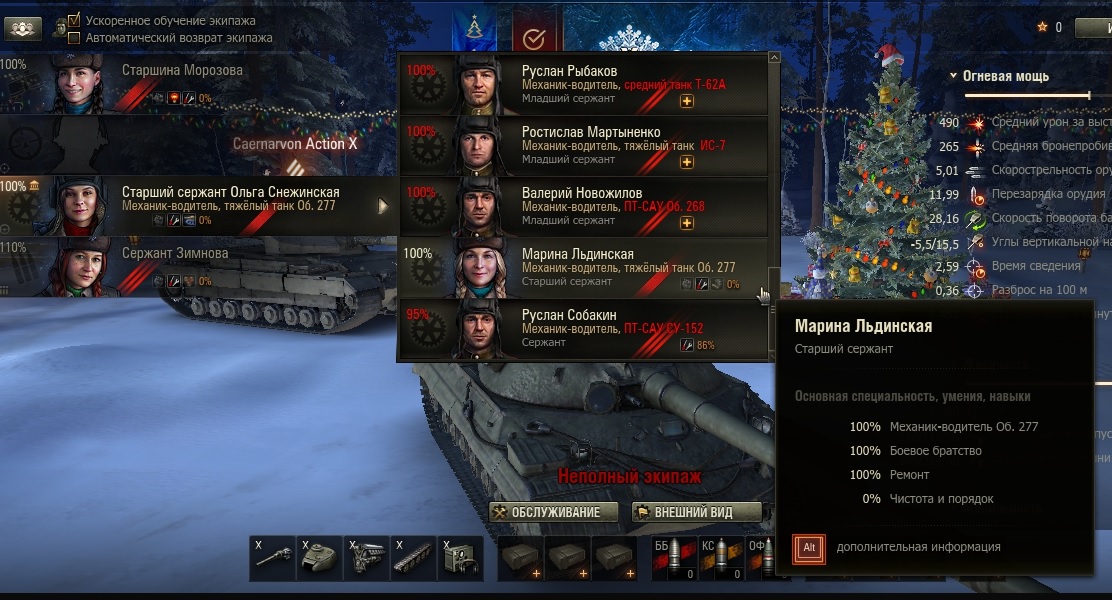This screenshot has height=600, width=1112.
Task: Open the crew operations button
Action: pyautogui.click(x=23, y=28)
